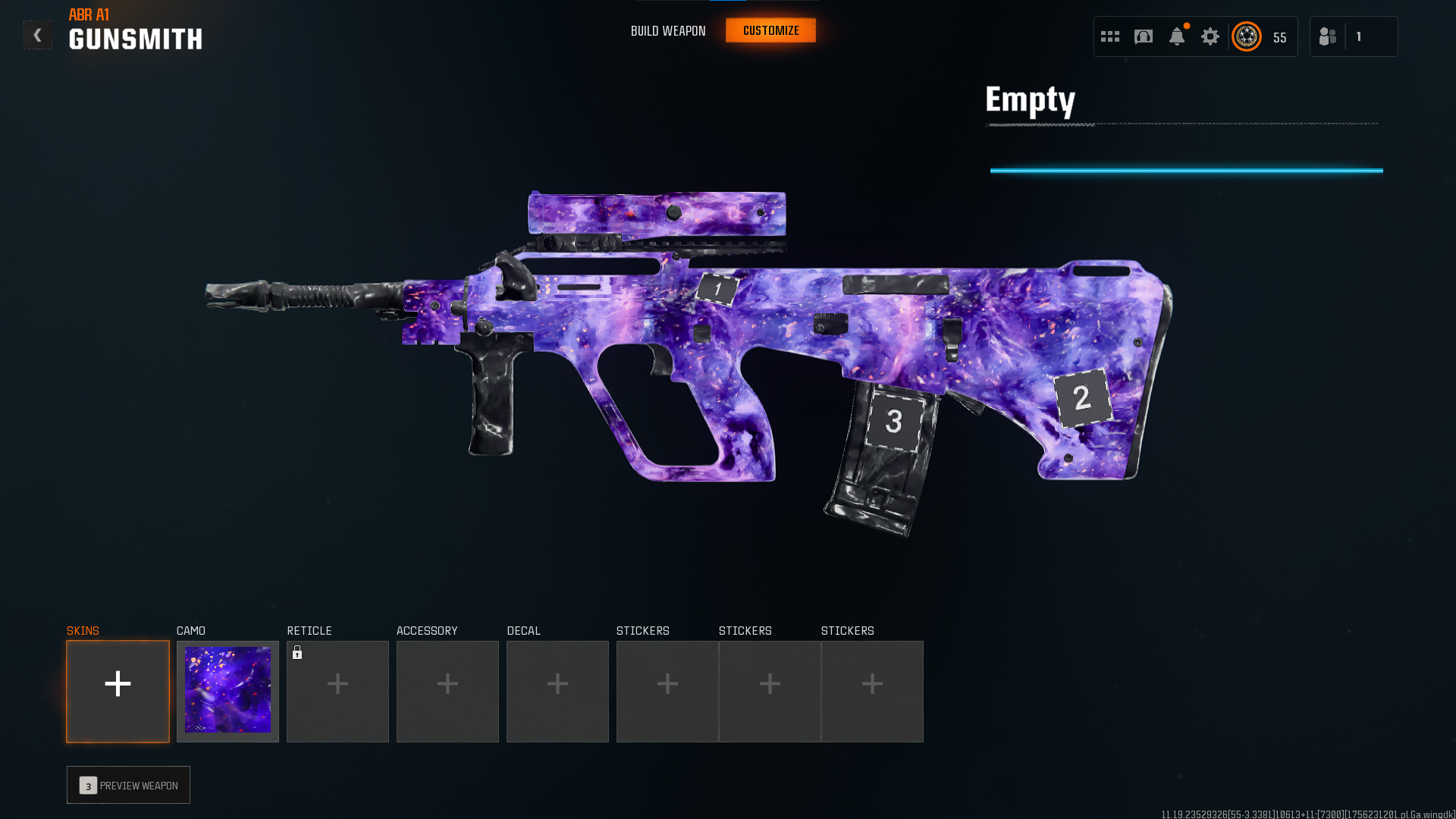
Task: Open the Accessory slot
Action: point(447,691)
